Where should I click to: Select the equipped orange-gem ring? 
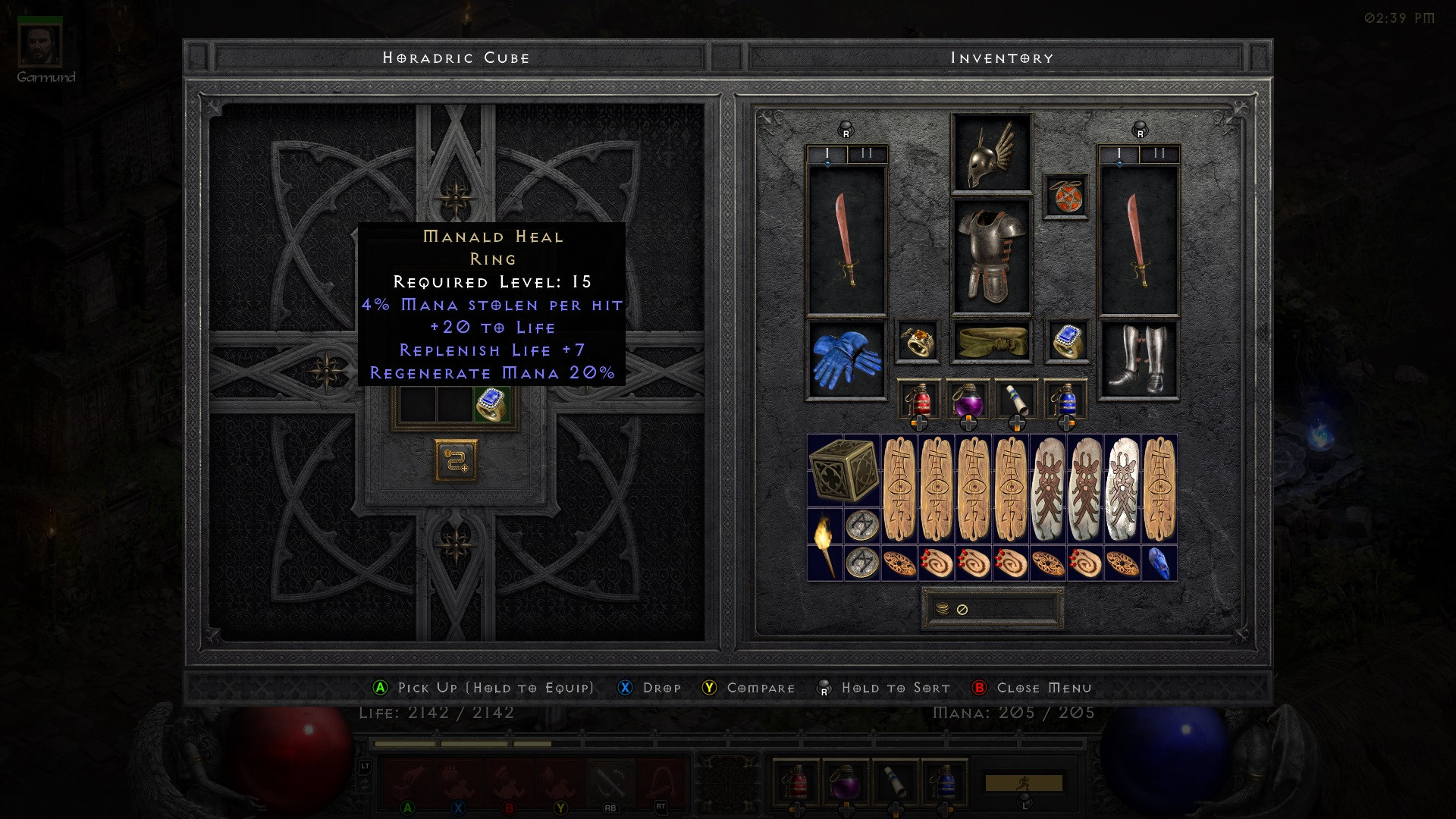point(918,342)
